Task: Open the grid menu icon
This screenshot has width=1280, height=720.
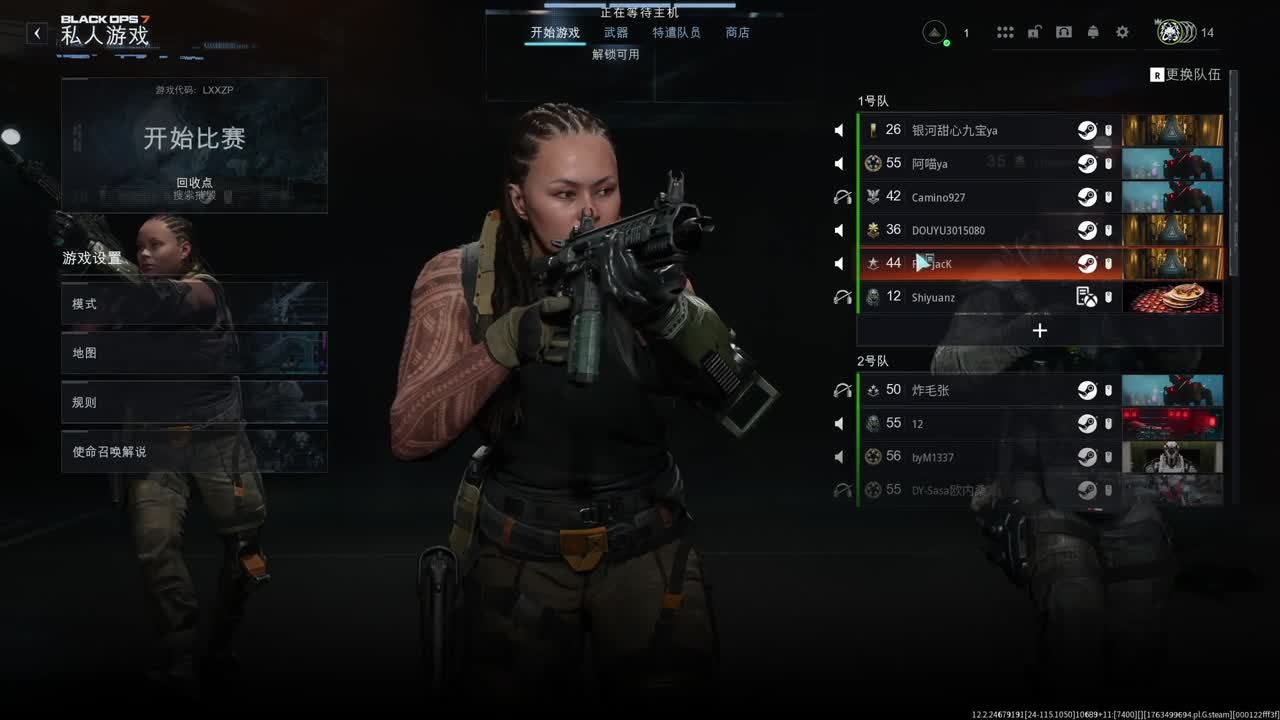Action: [1005, 32]
